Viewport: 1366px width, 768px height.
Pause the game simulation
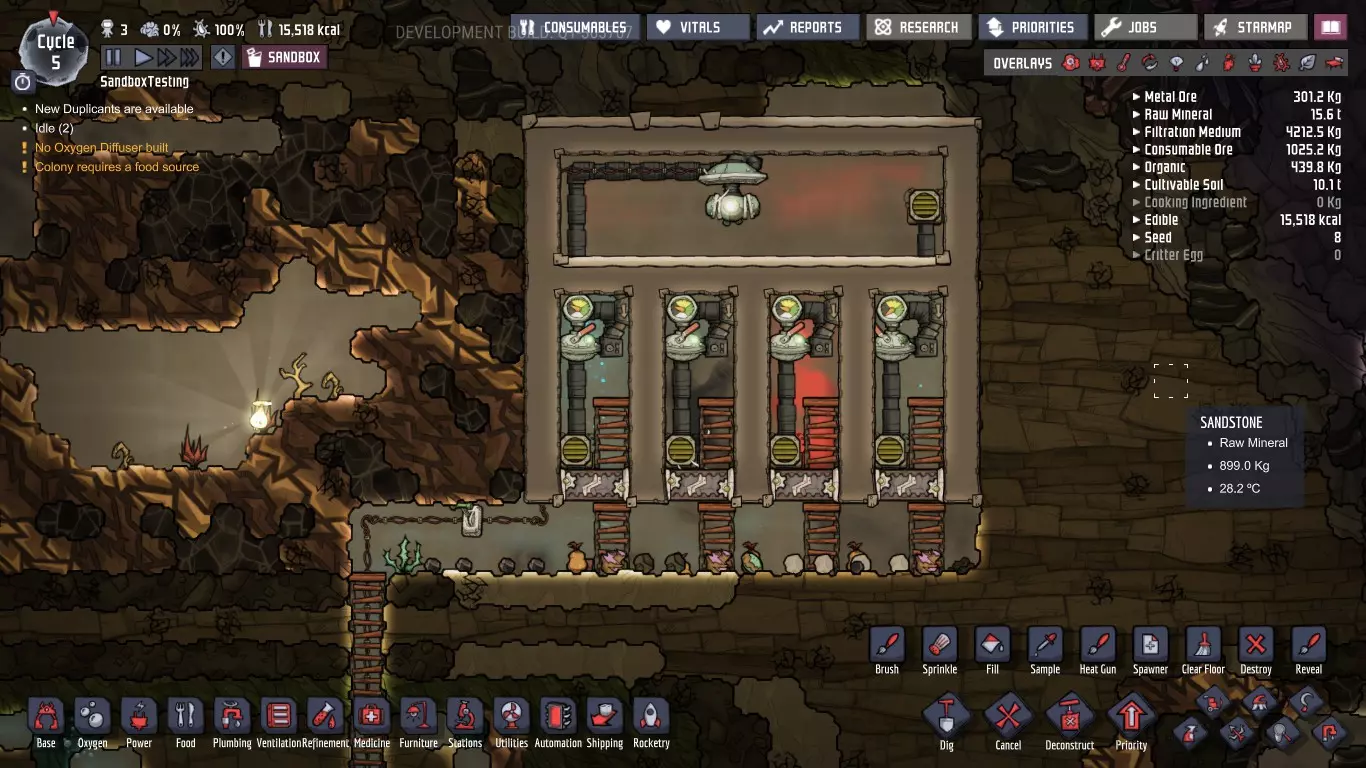113,57
